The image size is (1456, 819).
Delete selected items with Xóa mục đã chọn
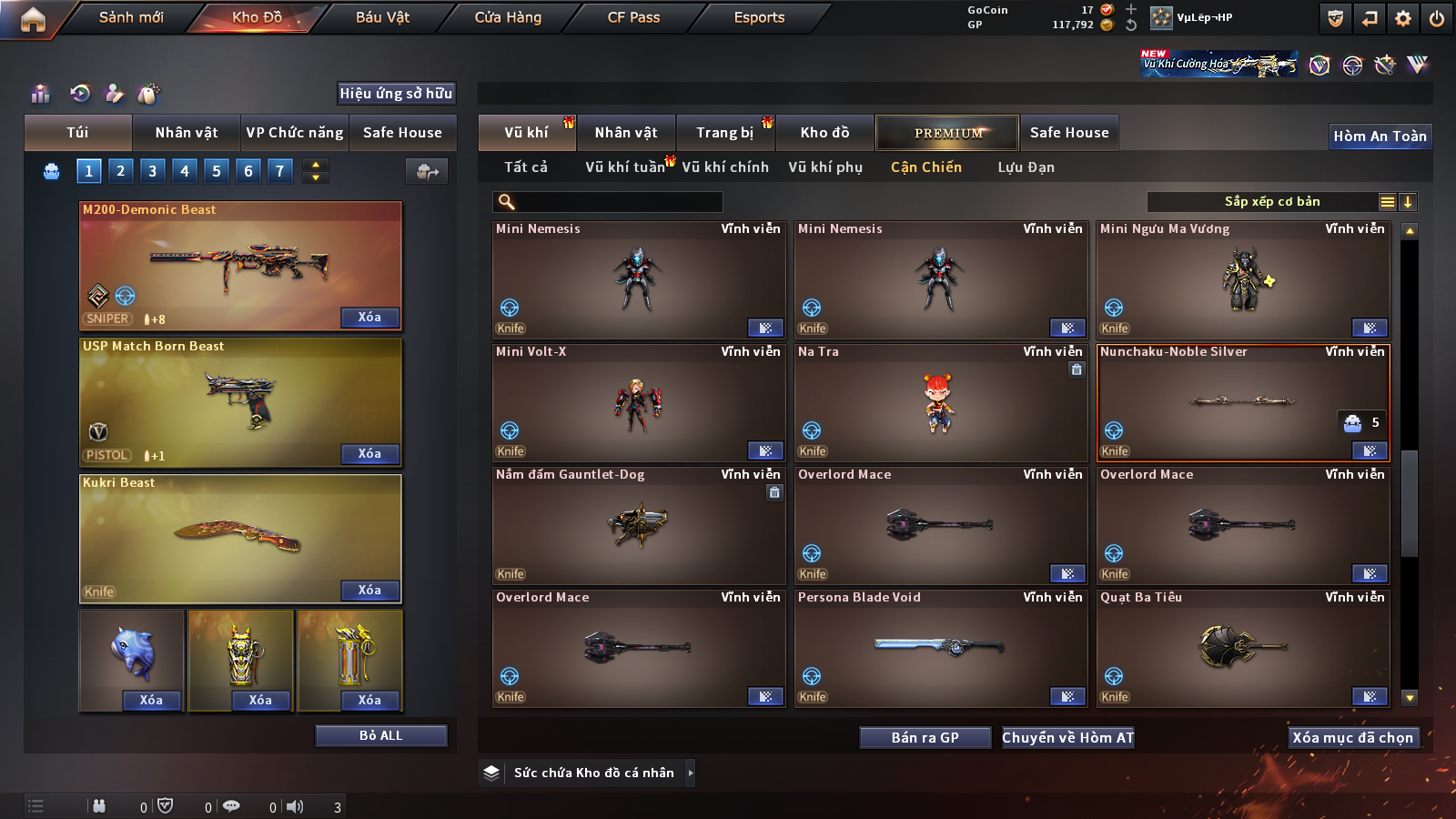click(1352, 737)
